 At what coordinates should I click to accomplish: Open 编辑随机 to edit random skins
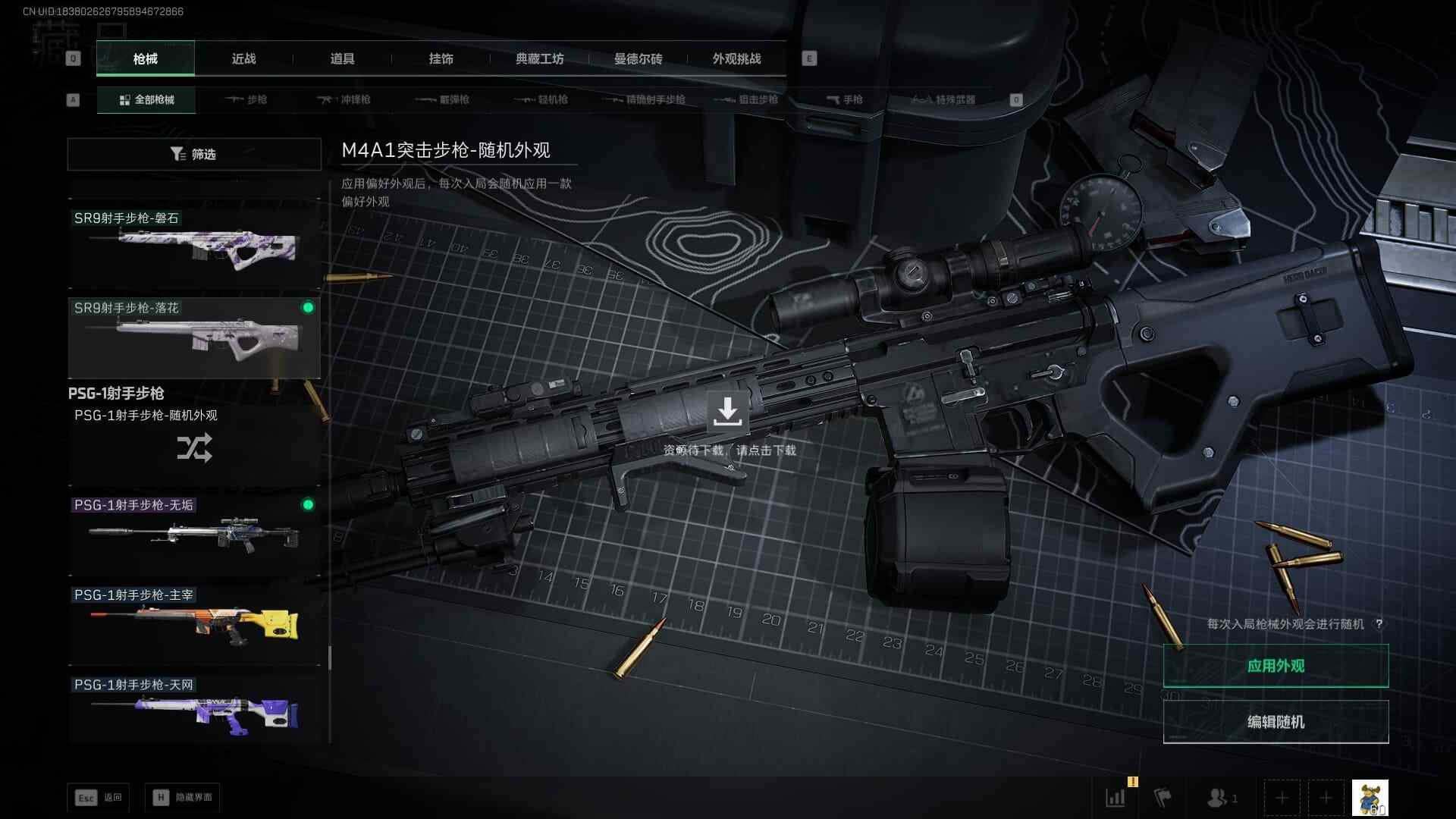tap(1276, 722)
